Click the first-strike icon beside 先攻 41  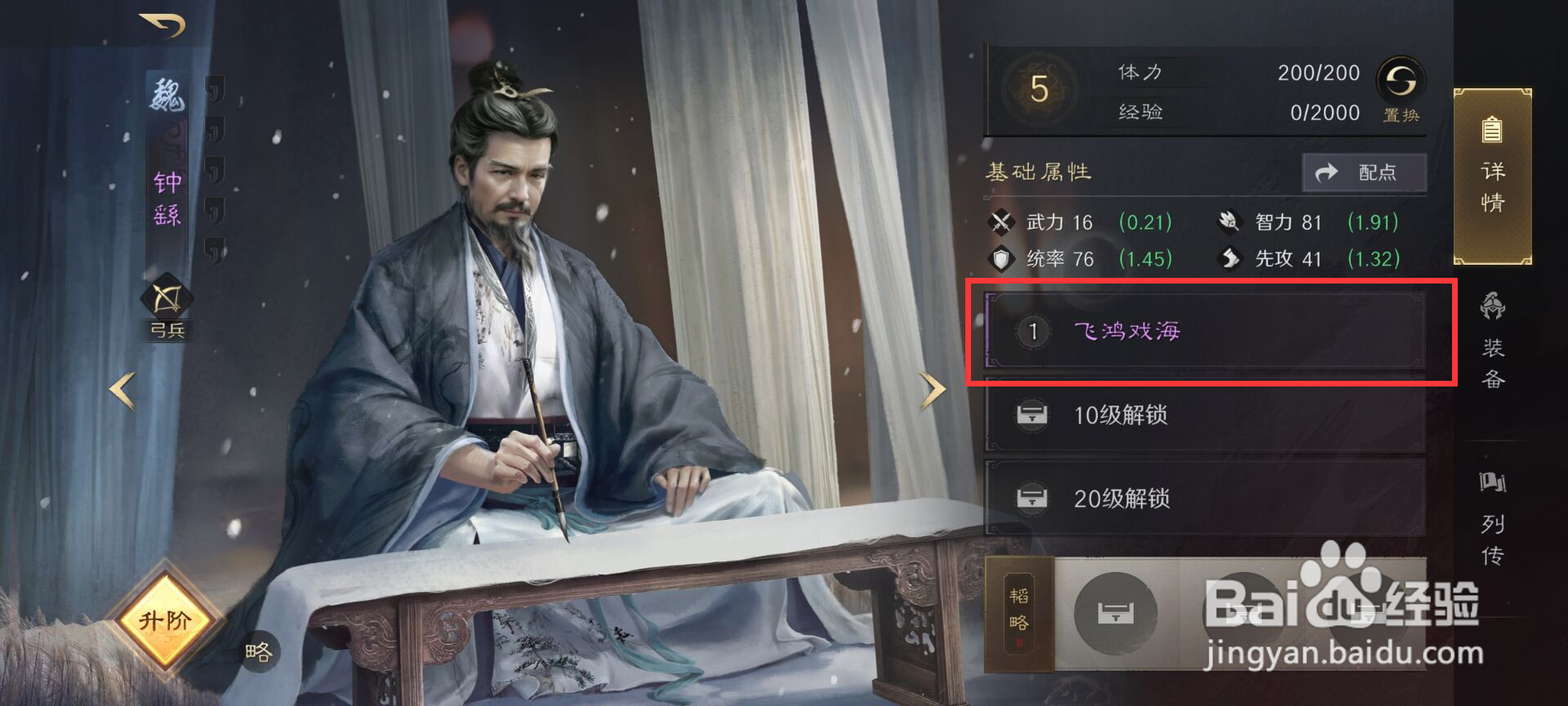pos(1228,259)
